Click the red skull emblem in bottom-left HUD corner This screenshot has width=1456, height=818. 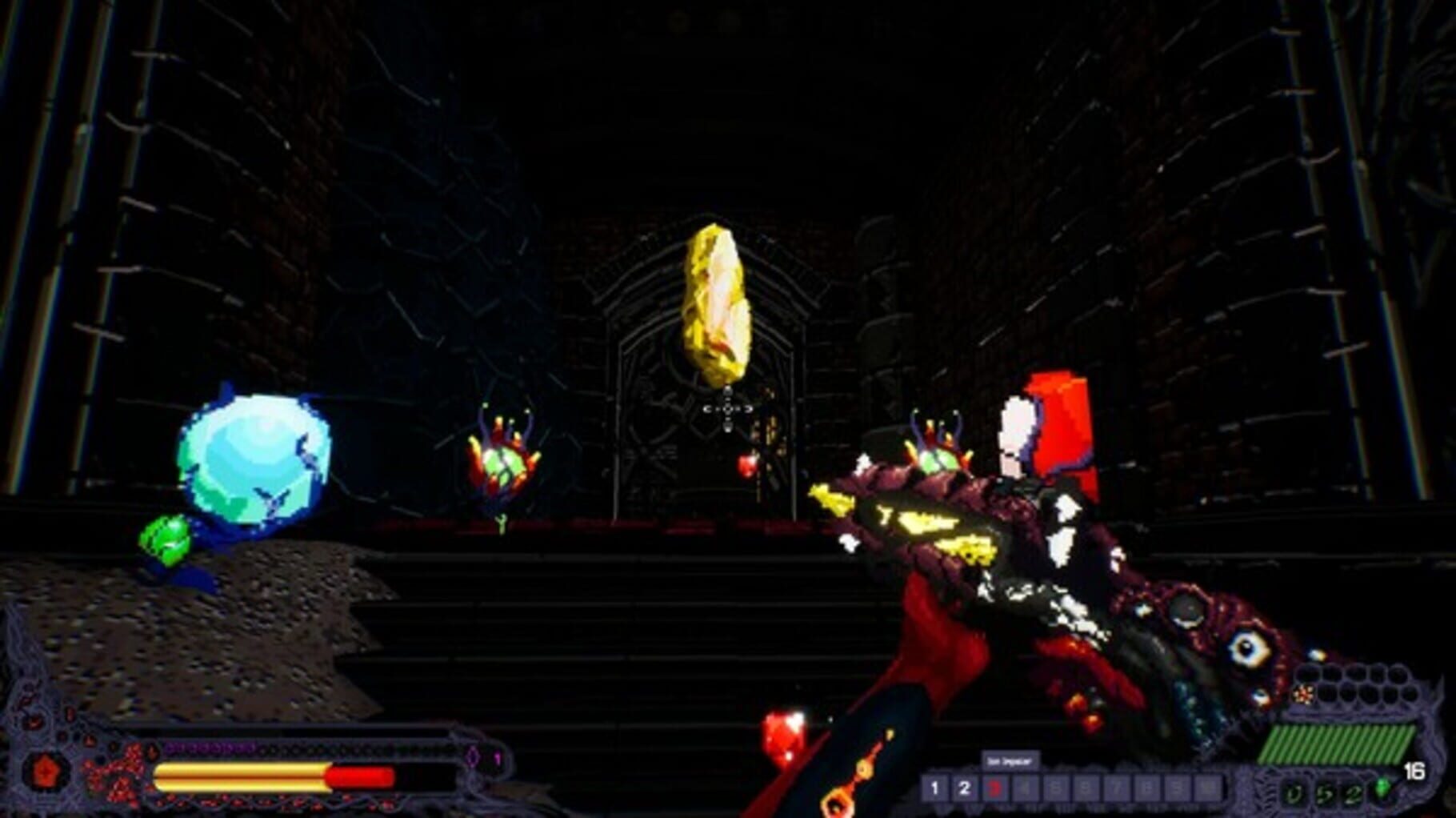(46, 770)
